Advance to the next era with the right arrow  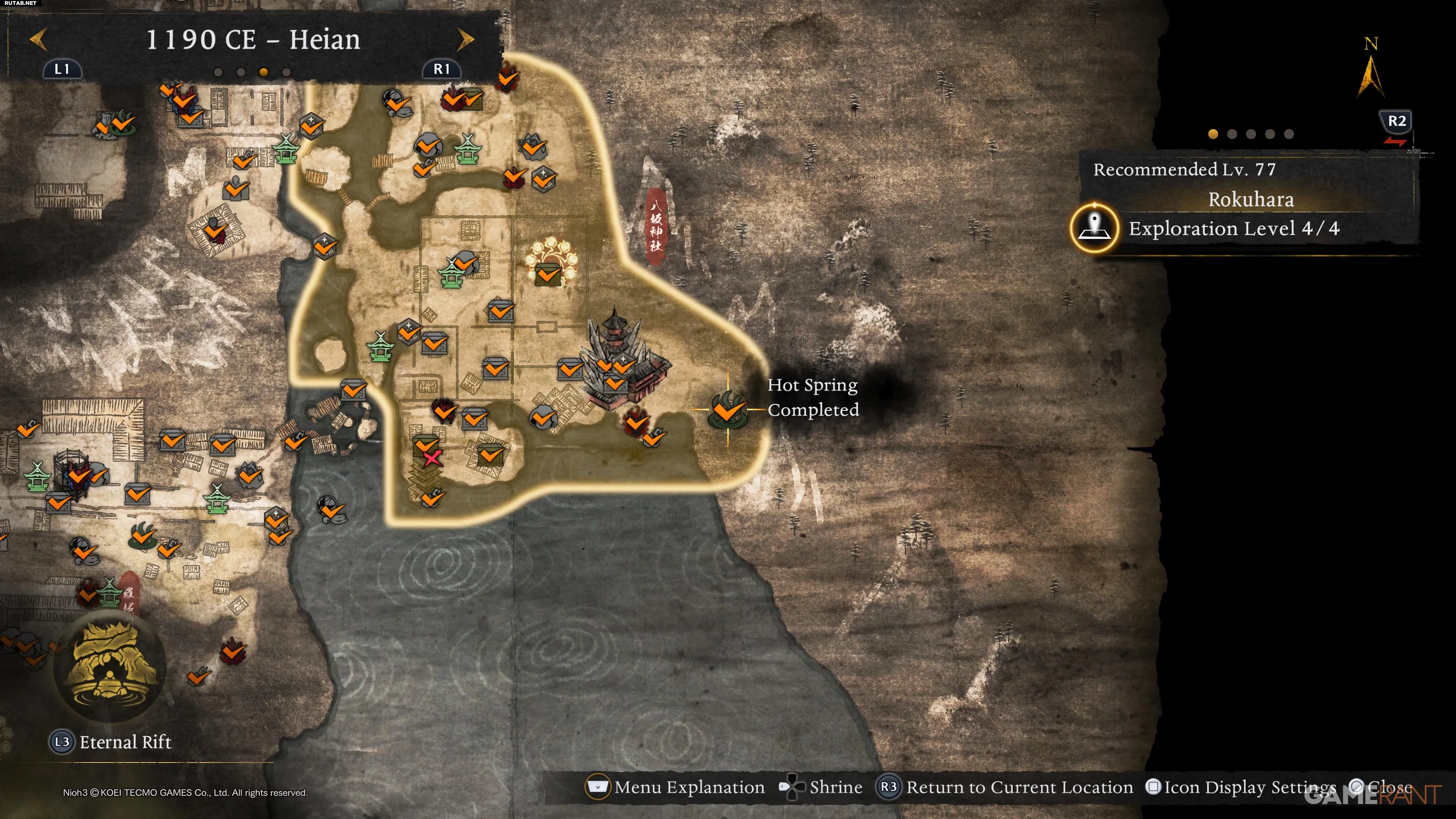point(465,39)
